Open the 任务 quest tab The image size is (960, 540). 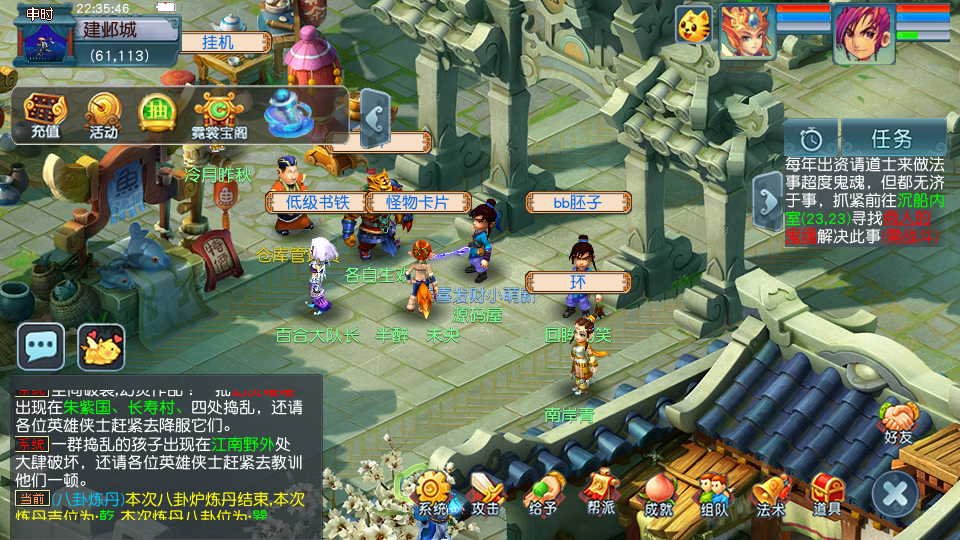[893, 138]
